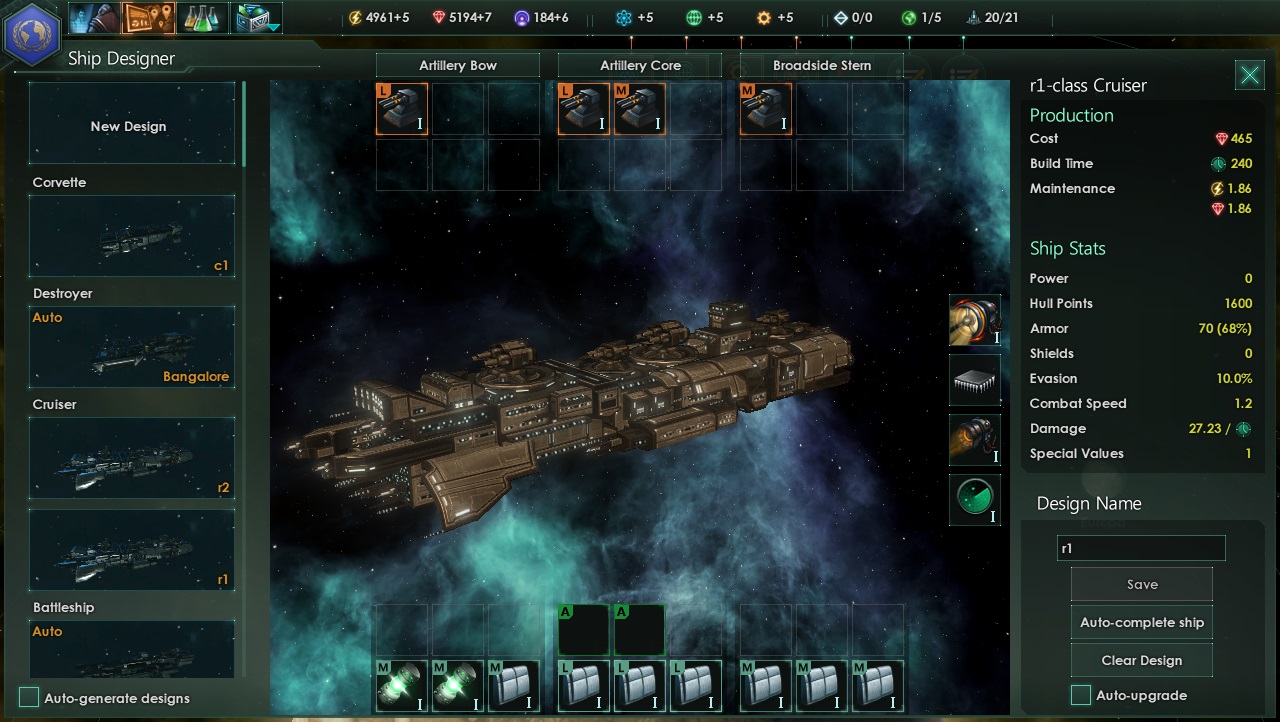Select the sensors radar component
The width and height of the screenshot is (1280, 722).
pyautogui.click(x=975, y=500)
